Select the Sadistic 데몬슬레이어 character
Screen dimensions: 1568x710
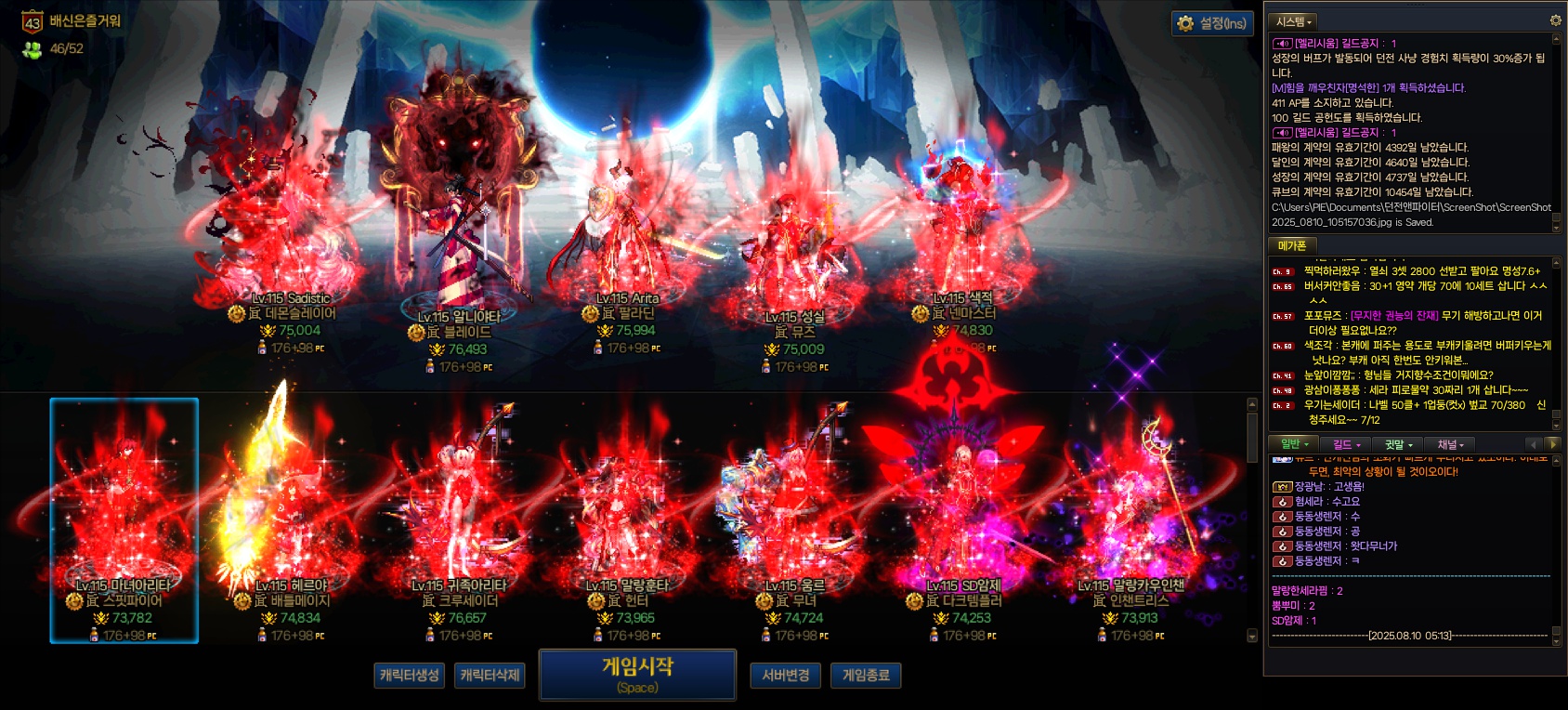click(x=291, y=242)
